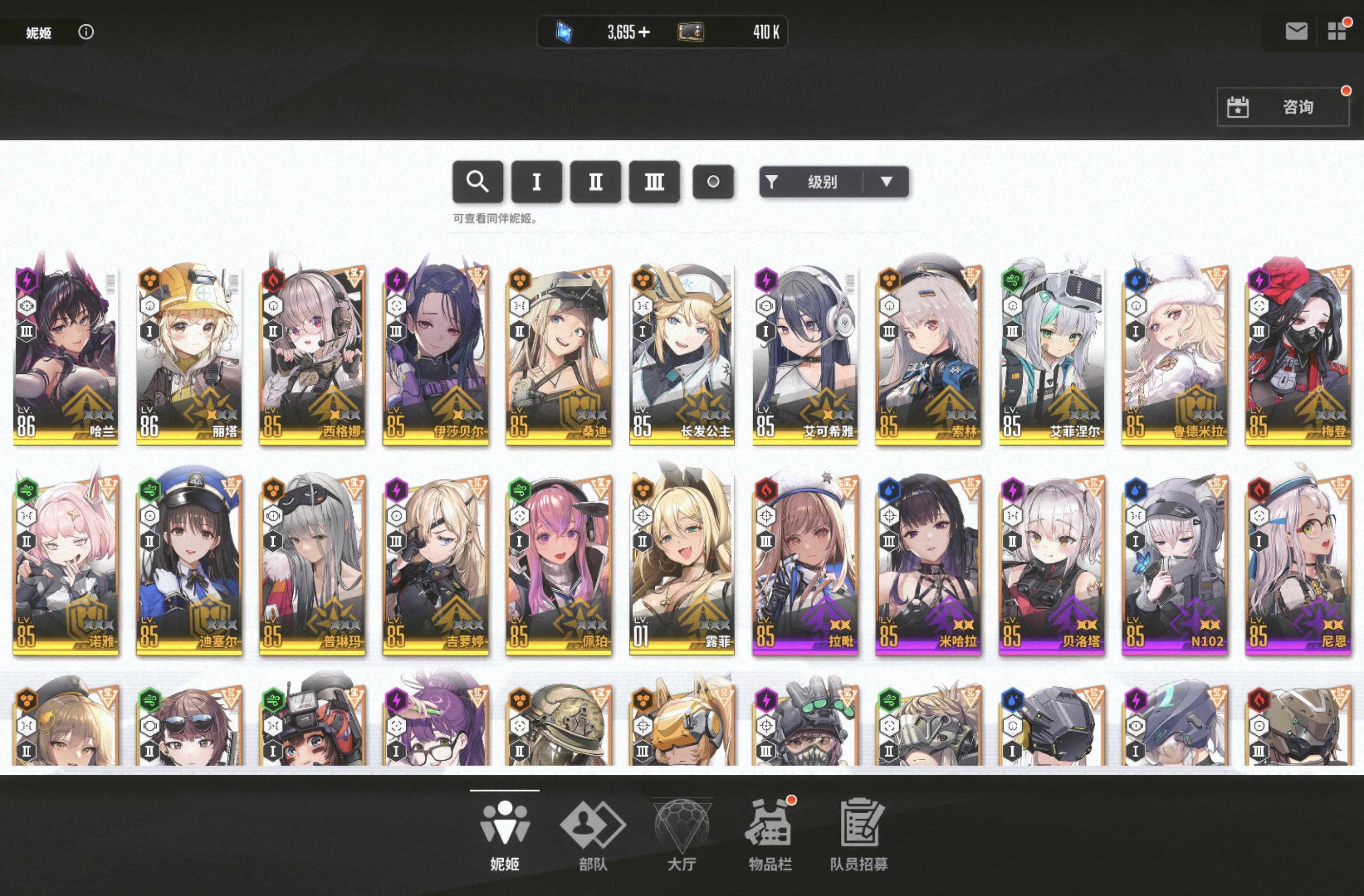Open the mailbox icon at top right
The height and width of the screenshot is (896, 1364).
pos(1296,33)
